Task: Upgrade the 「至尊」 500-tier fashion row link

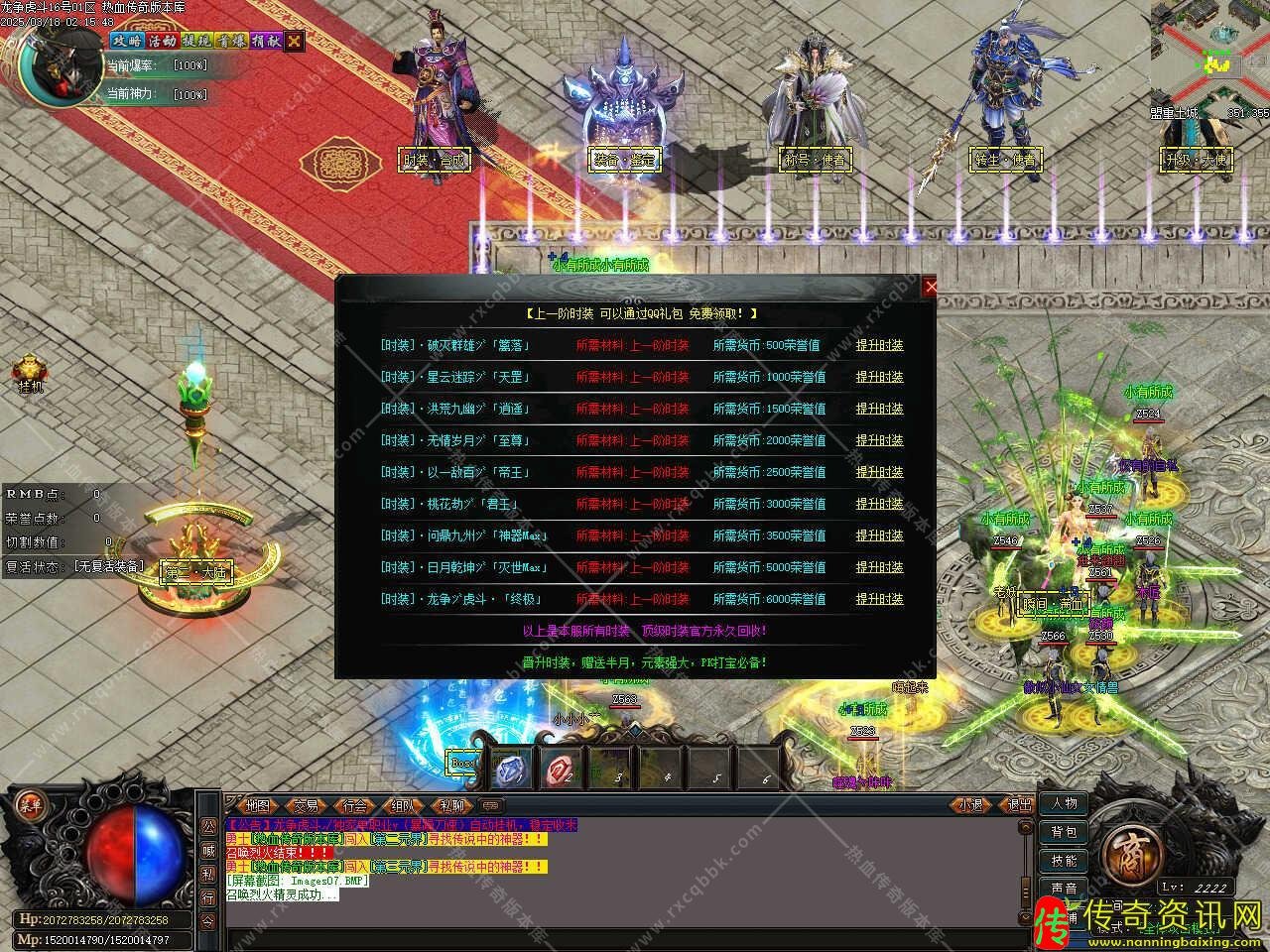Action: (879, 440)
